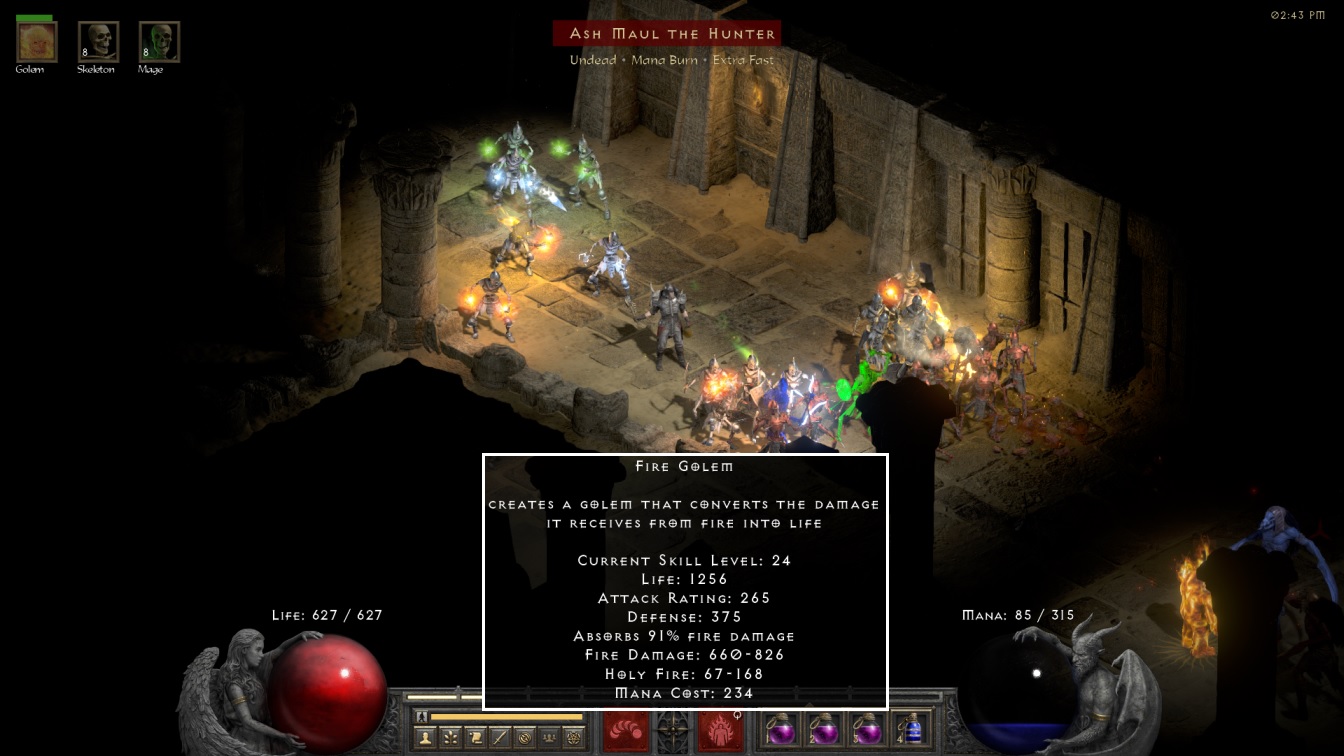This screenshot has width=1344, height=756.
Task: Click the Skeleton minion portrait
Action: [x=98, y=42]
